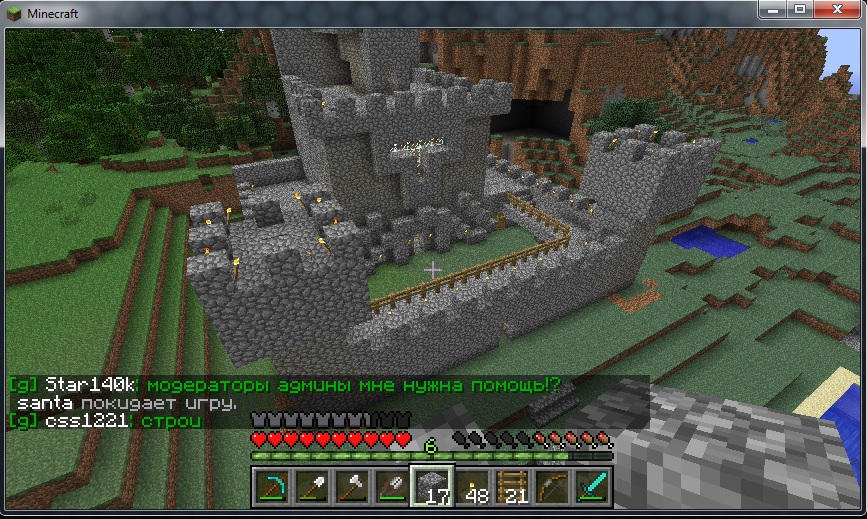This screenshot has width=867, height=519.
Task: Pick the torch stack of 48
Action: [x=472, y=487]
